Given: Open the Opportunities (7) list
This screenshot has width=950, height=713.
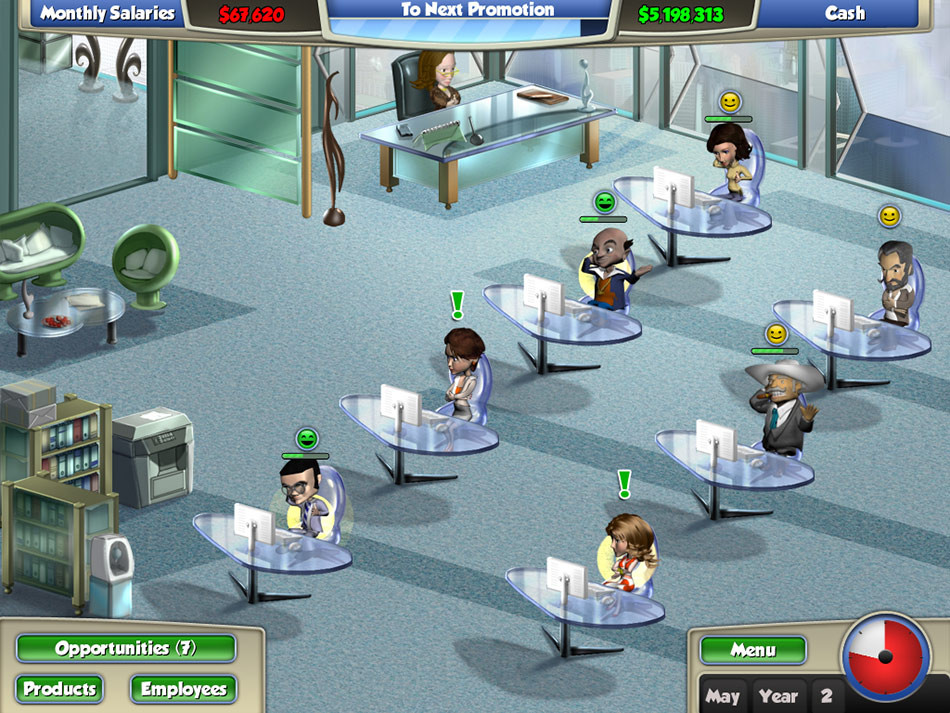Looking at the screenshot, I should coord(126,648).
